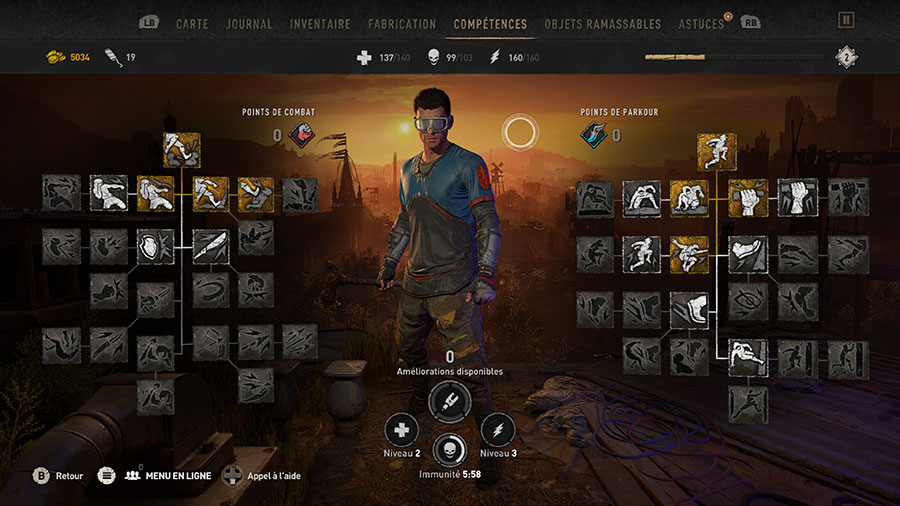Select the top skill of the combat tree
Viewport: 900px width, 506px height.
tap(181, 151)
